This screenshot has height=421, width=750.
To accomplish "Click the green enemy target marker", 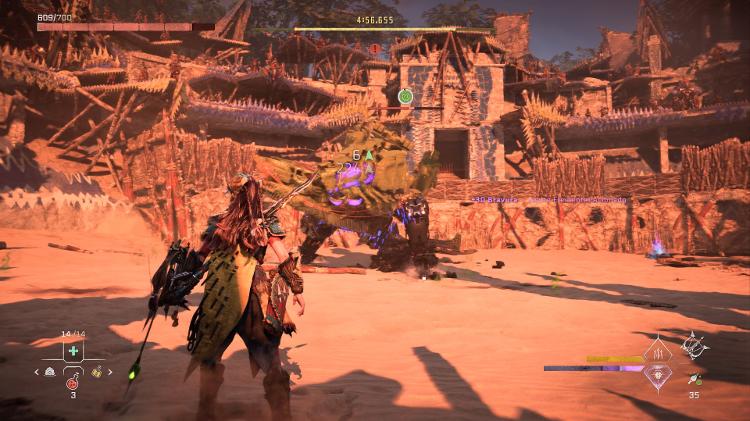I will (405, 96).
